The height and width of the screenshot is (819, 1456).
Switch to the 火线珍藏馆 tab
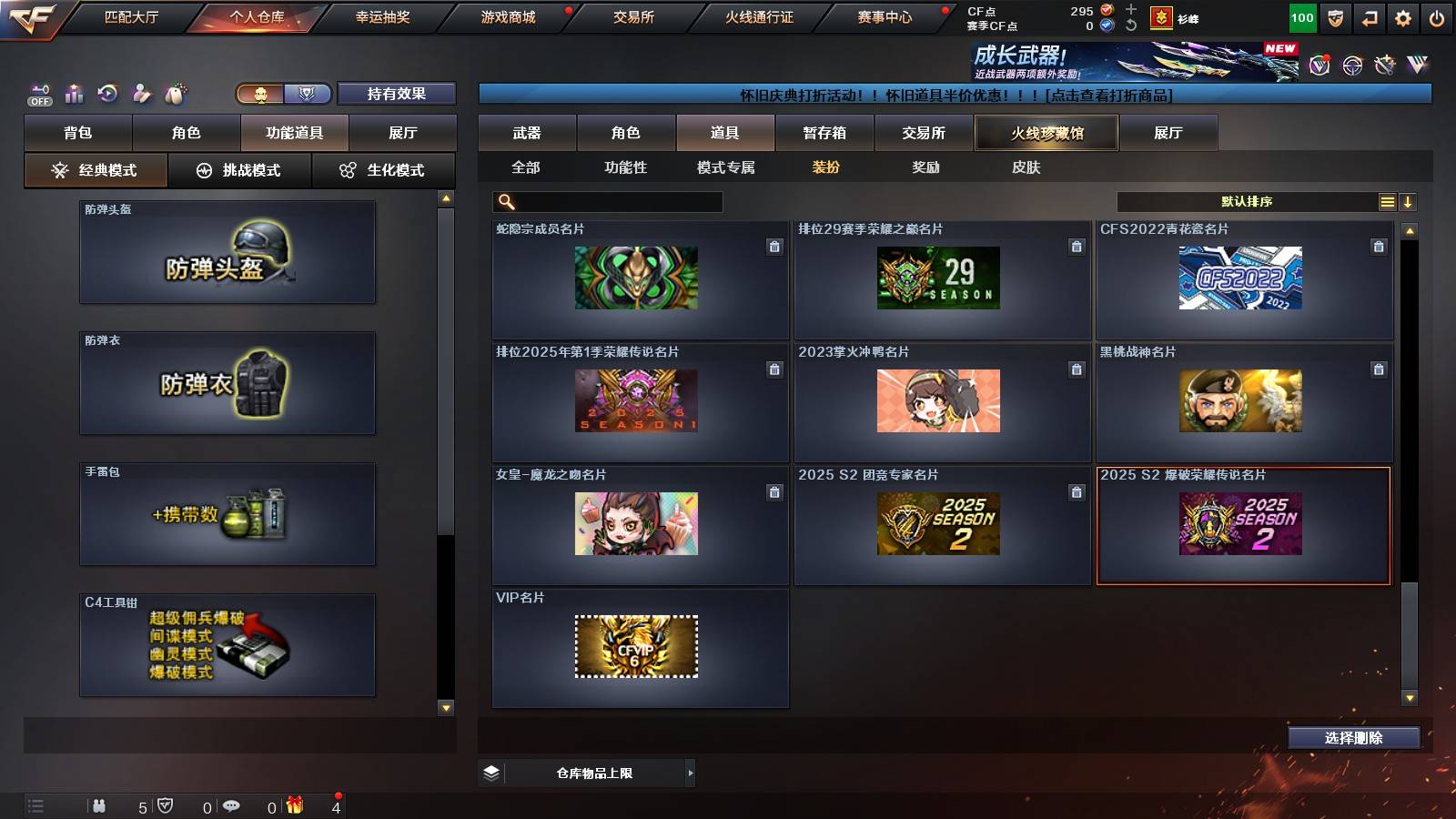[1046, 133]
